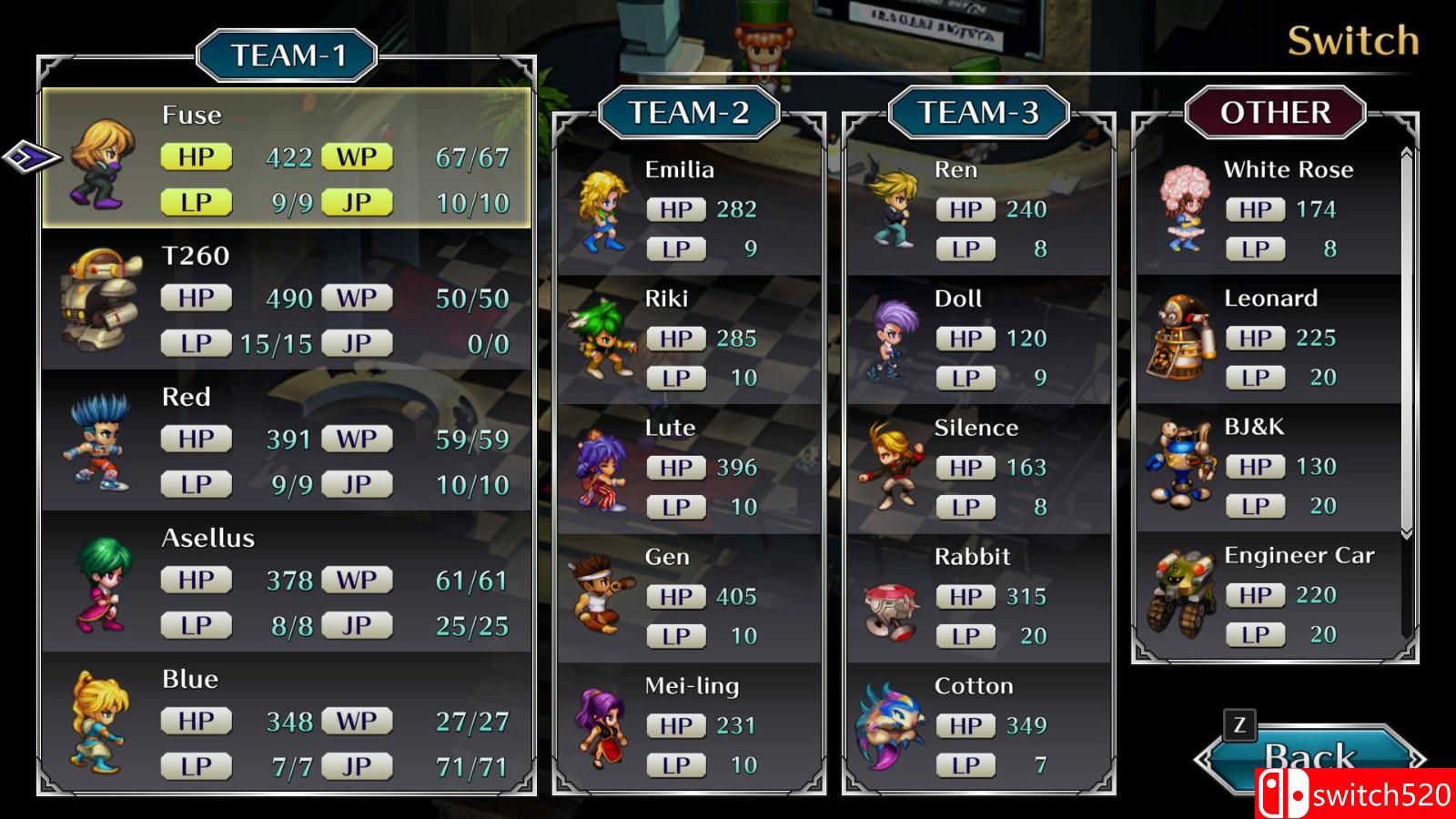
Task: Pick Lute from the second team
Action: [689, 469]
